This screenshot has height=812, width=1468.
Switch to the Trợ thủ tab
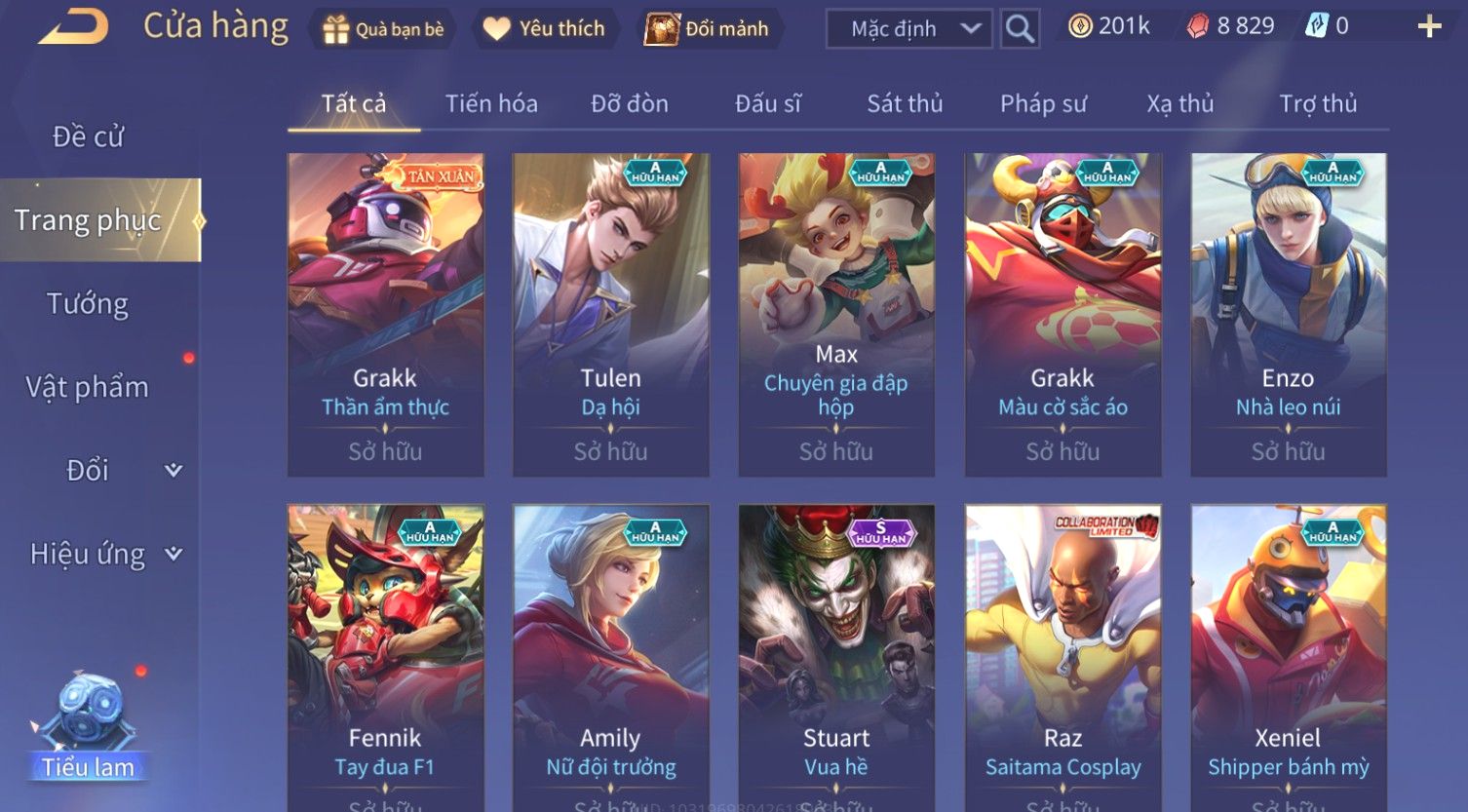[1318, 103]
